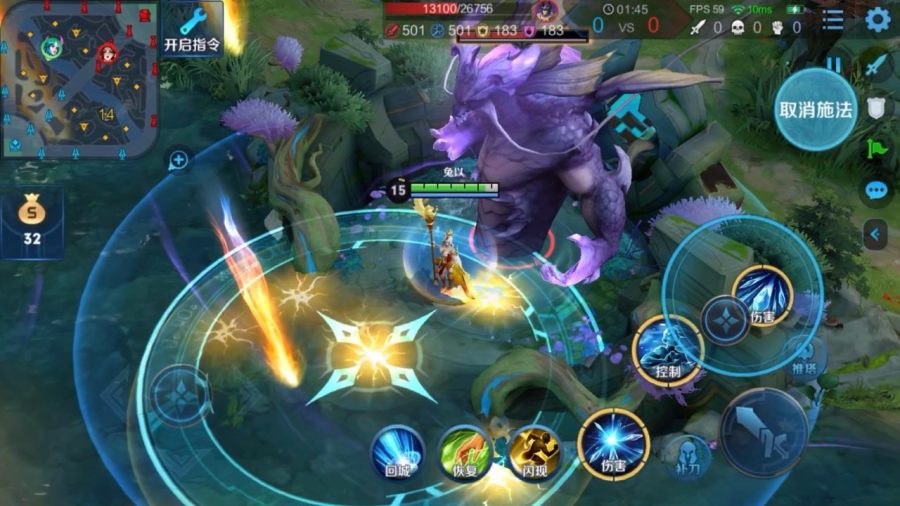This screenshot has height=506, width=900.
Task: Use the 恢复 heal ability
Action: [465, 452]
